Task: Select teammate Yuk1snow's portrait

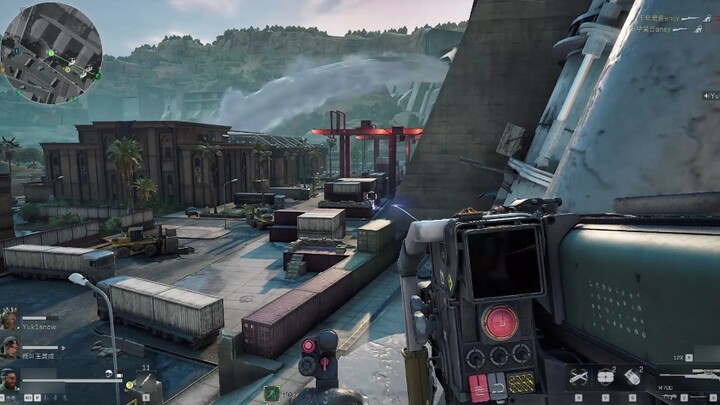Action: [x=10, y=320]
